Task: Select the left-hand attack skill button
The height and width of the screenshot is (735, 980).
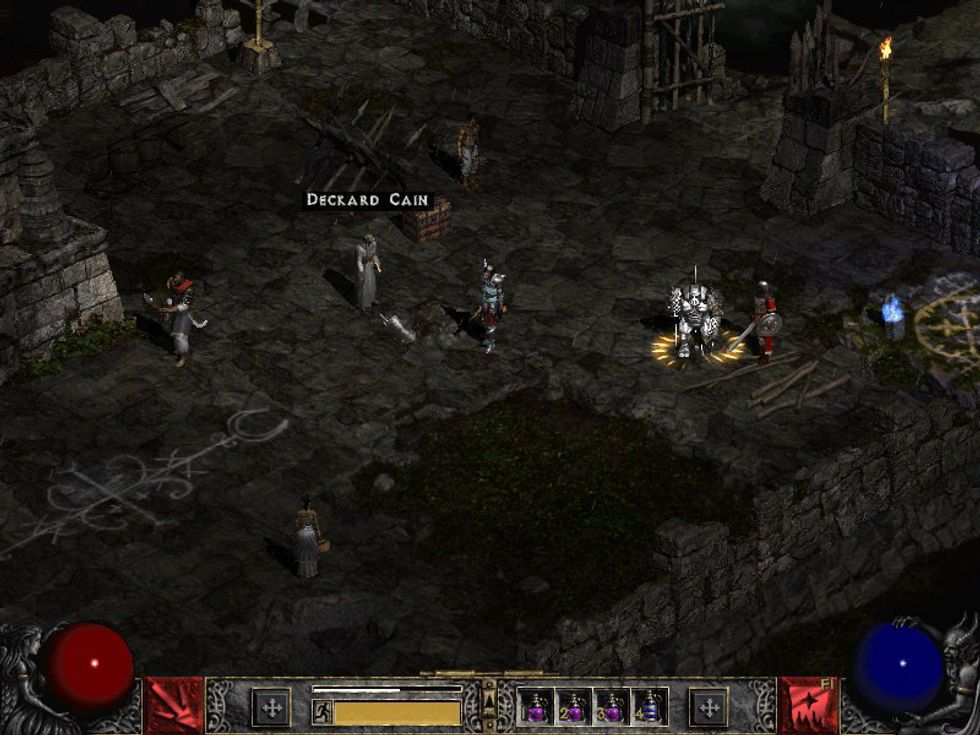Action: 175,706
